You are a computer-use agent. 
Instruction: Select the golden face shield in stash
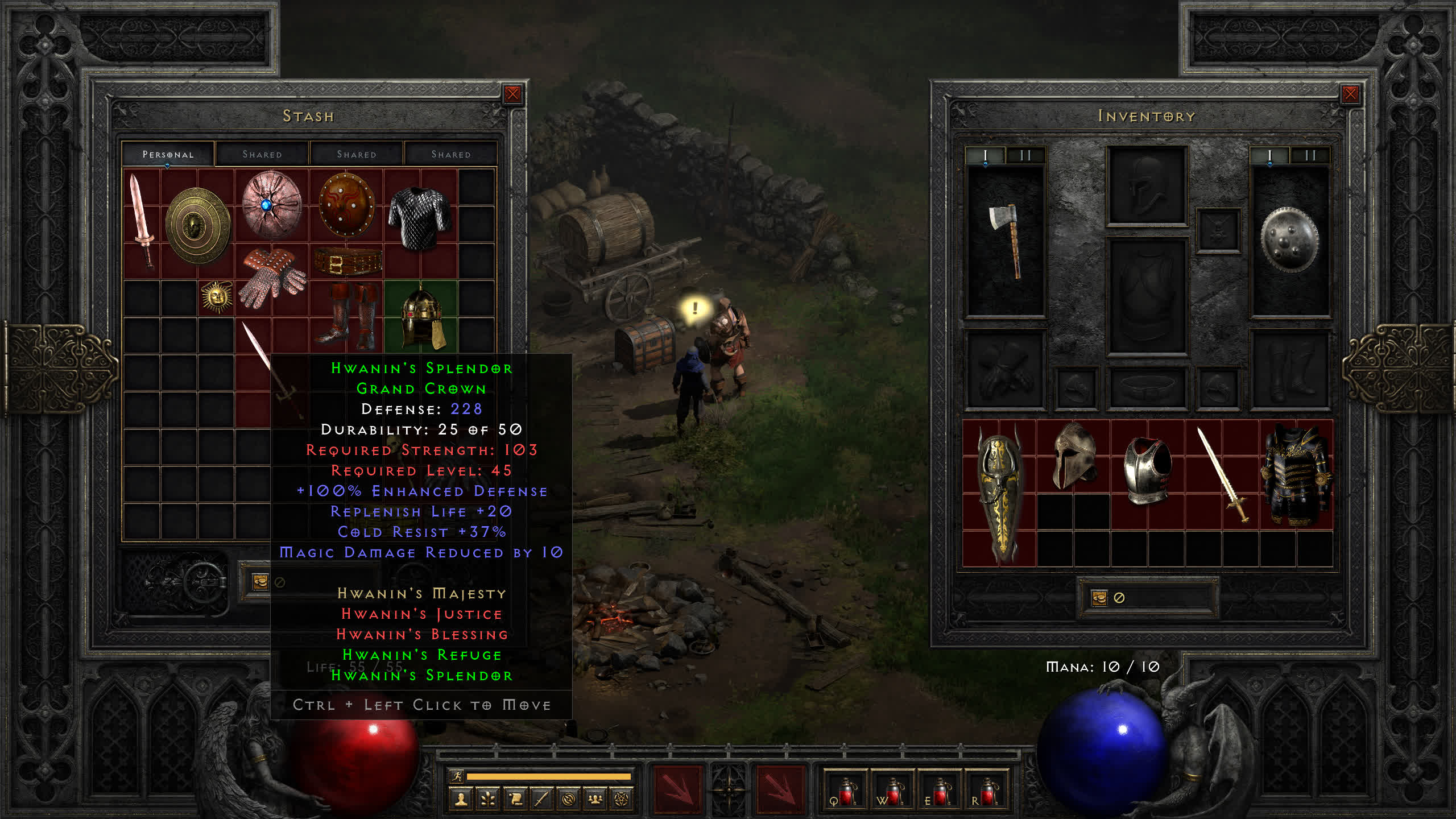click(x=197, y=226)
